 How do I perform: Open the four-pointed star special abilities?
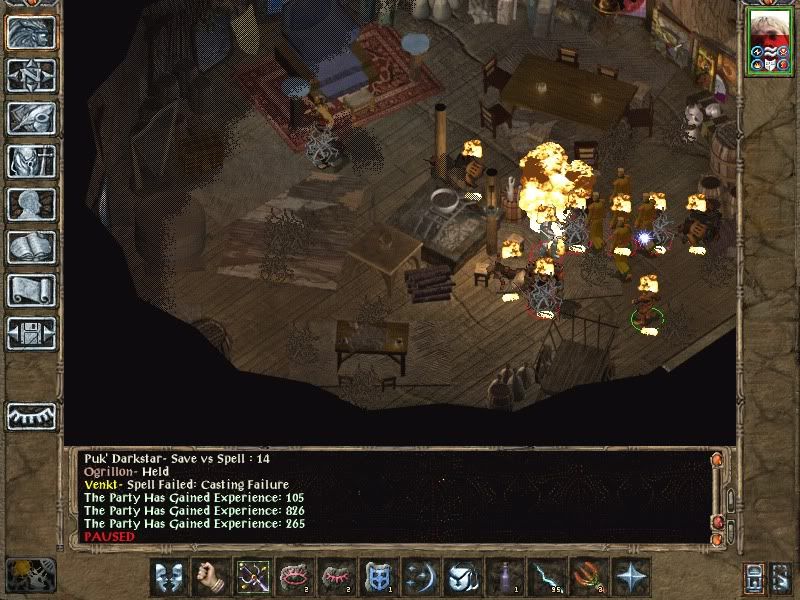coord(630,577)
